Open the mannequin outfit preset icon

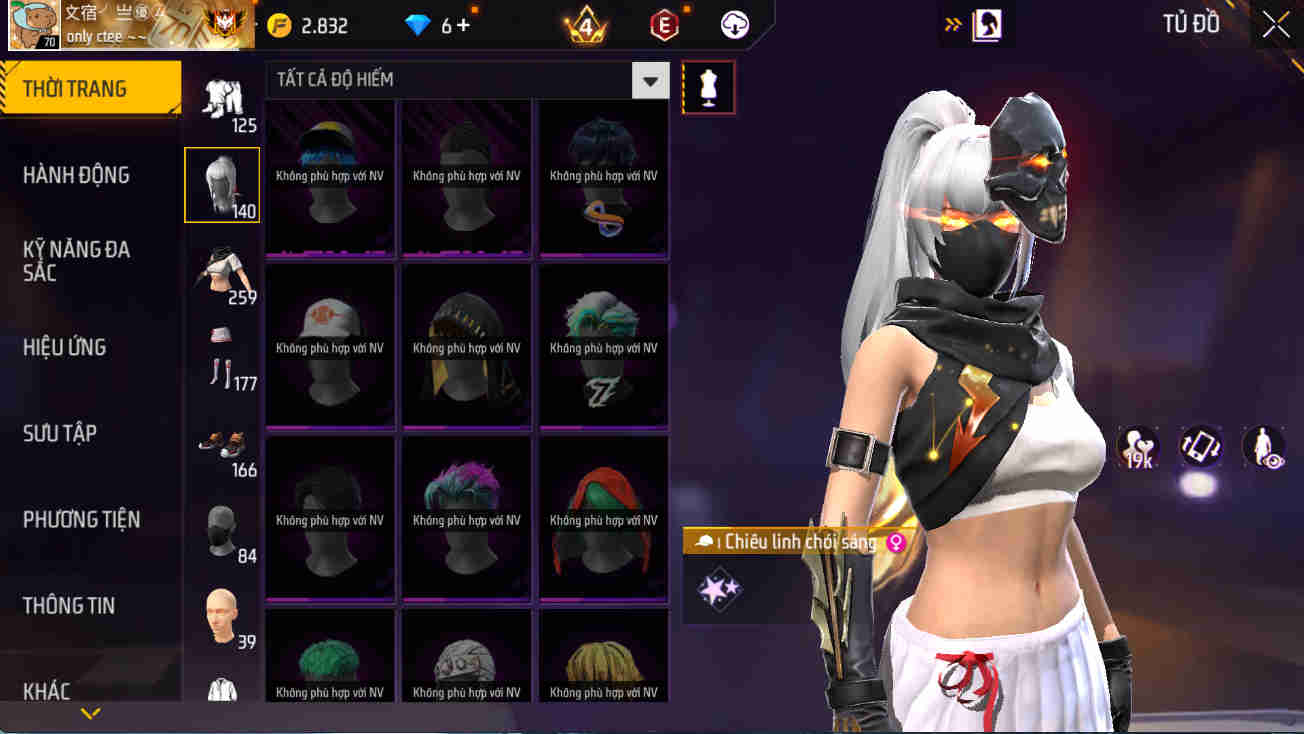(708, 87)
